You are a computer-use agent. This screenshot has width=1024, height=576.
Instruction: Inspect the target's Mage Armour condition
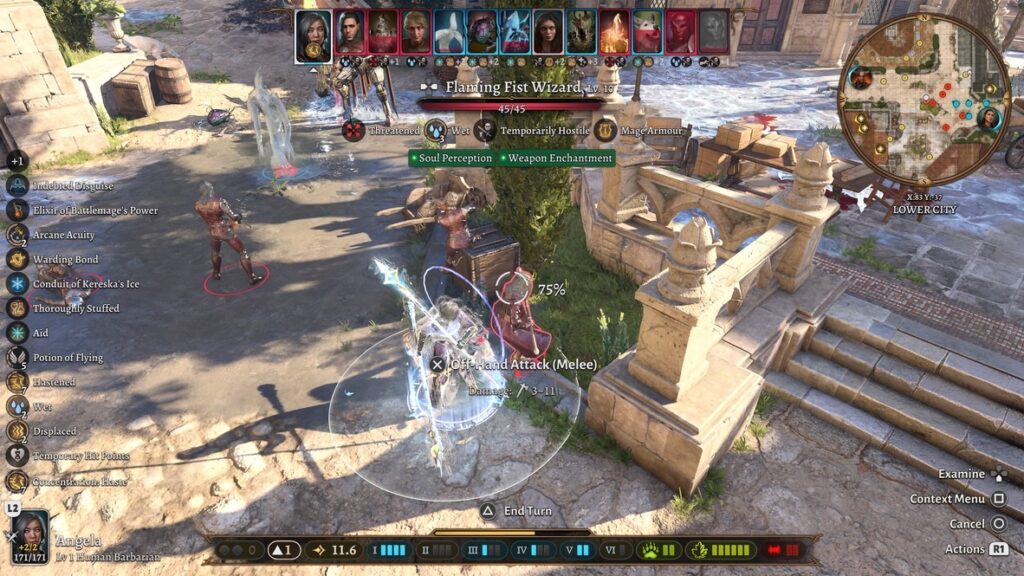pos(605,130)
